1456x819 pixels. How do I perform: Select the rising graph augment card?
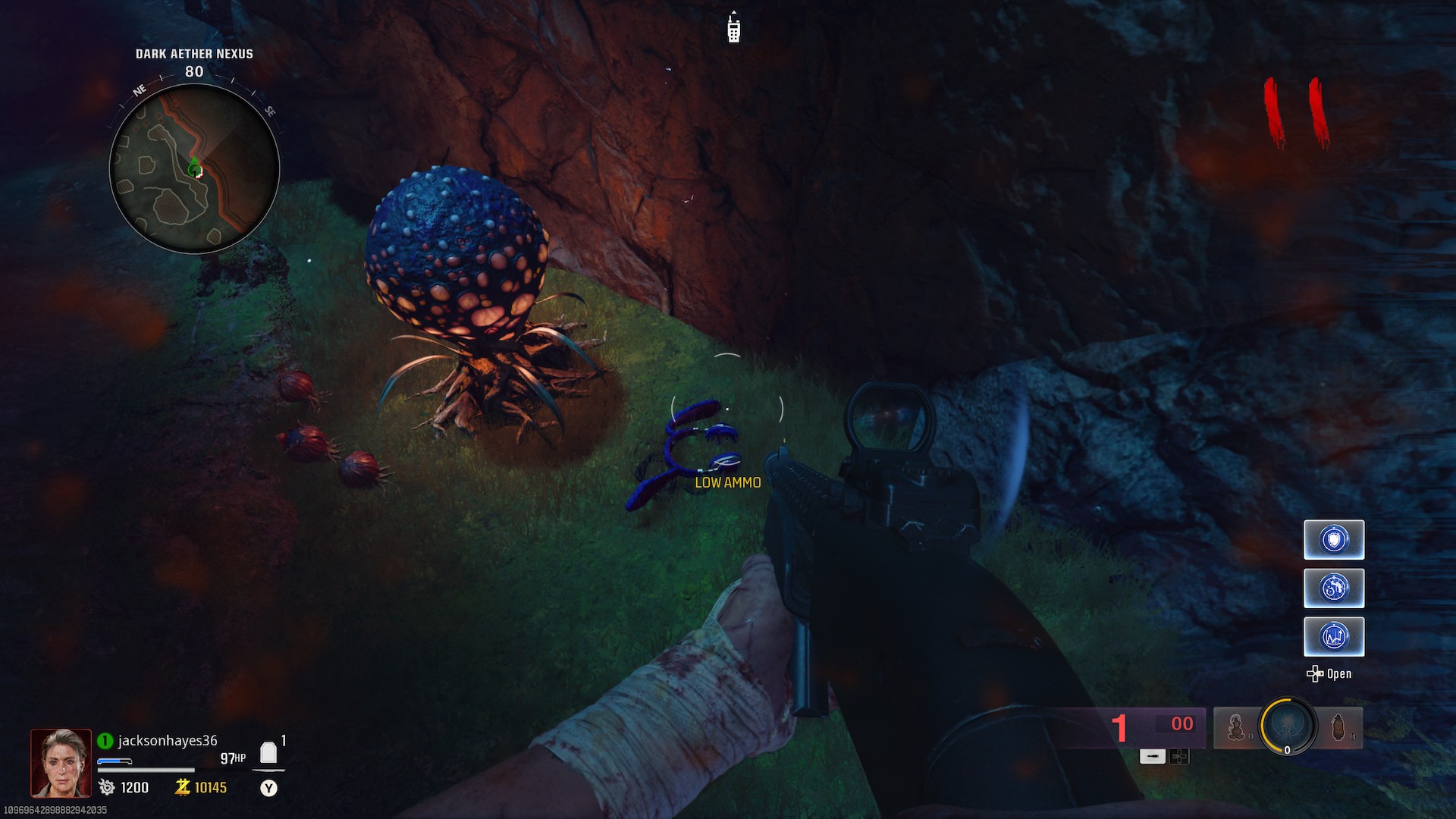(x=1334, y=636)
